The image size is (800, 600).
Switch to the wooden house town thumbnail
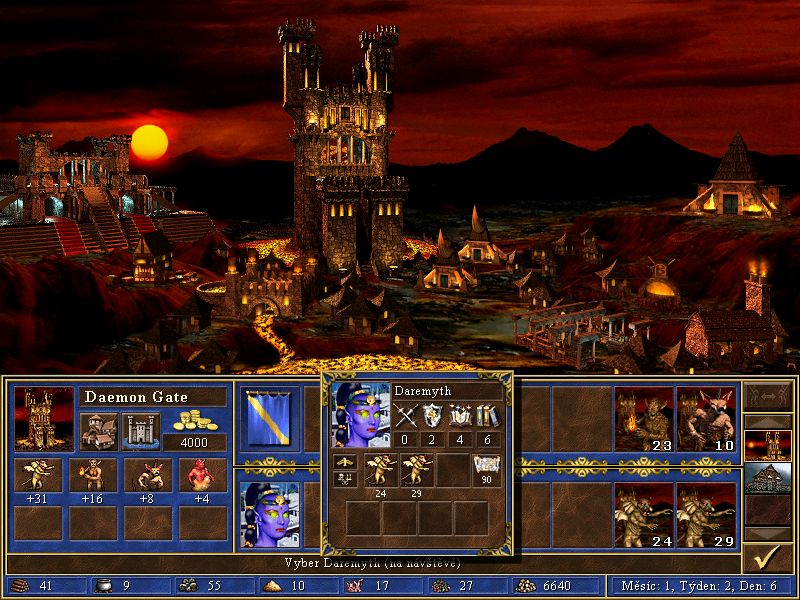click(x=769, y=479)
